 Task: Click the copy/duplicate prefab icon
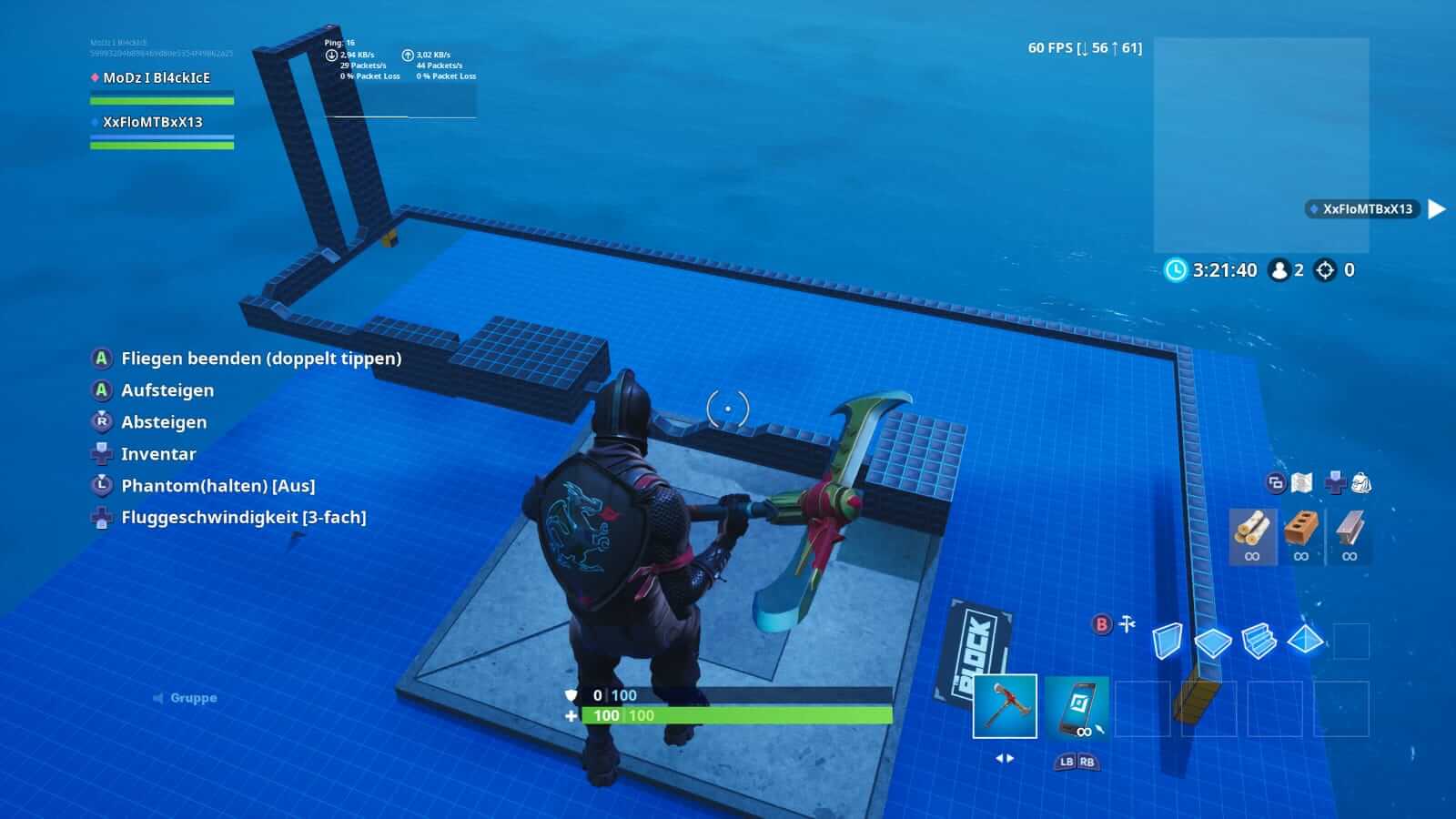(x=1277, y=483)
